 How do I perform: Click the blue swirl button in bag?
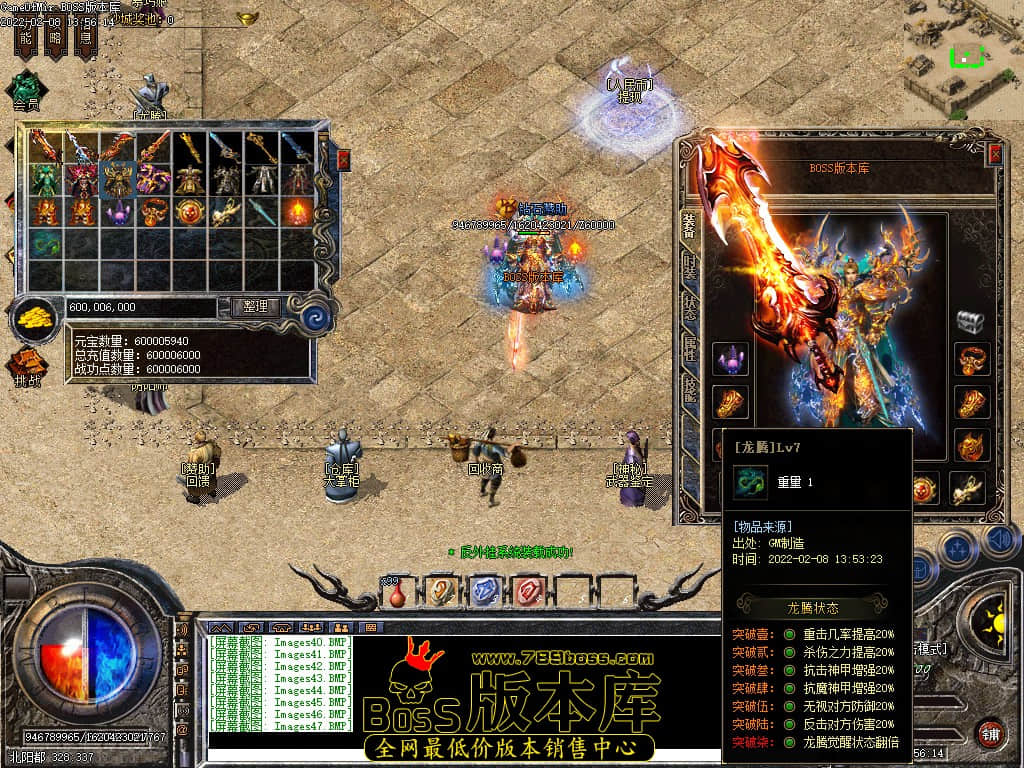[316, 318]
